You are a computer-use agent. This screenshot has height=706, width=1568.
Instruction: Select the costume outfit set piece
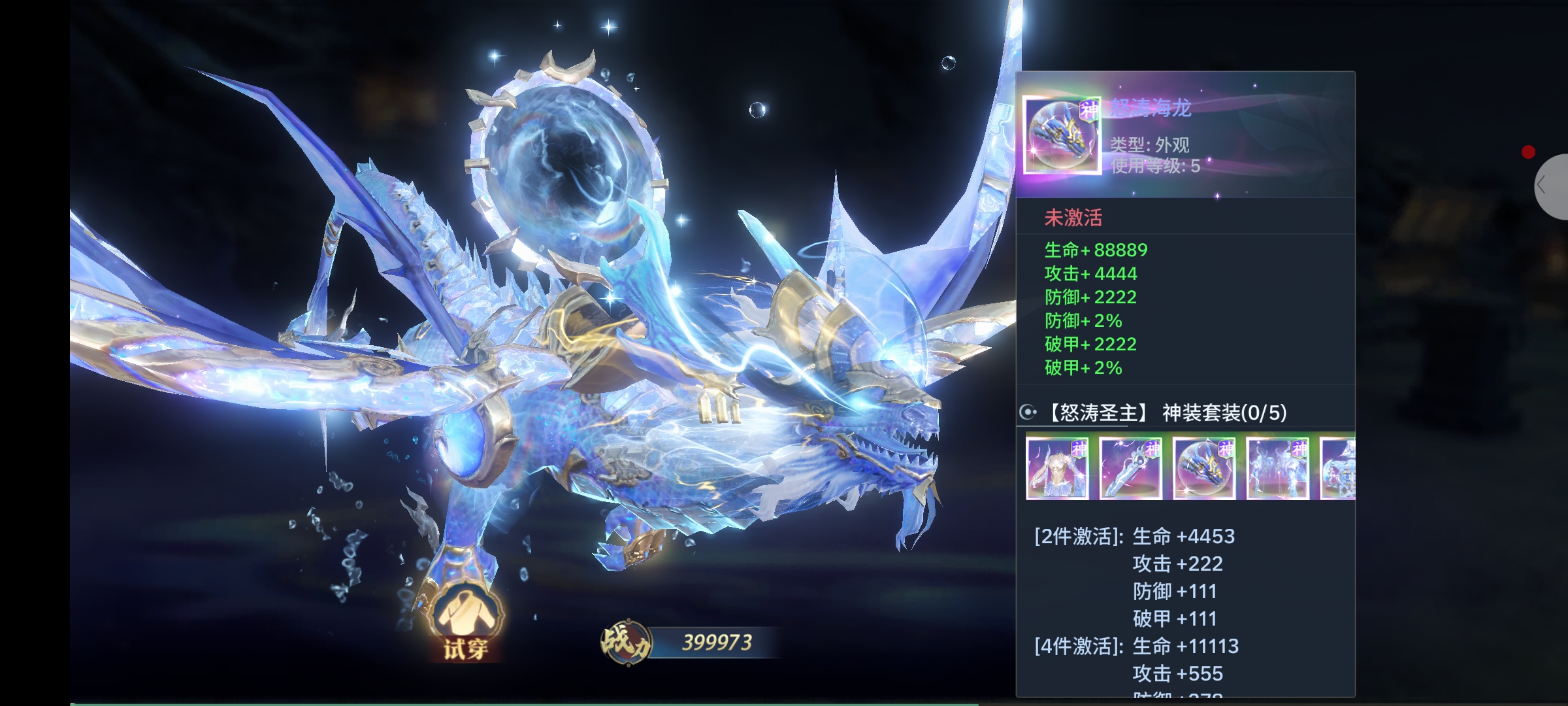(1057, 468)
